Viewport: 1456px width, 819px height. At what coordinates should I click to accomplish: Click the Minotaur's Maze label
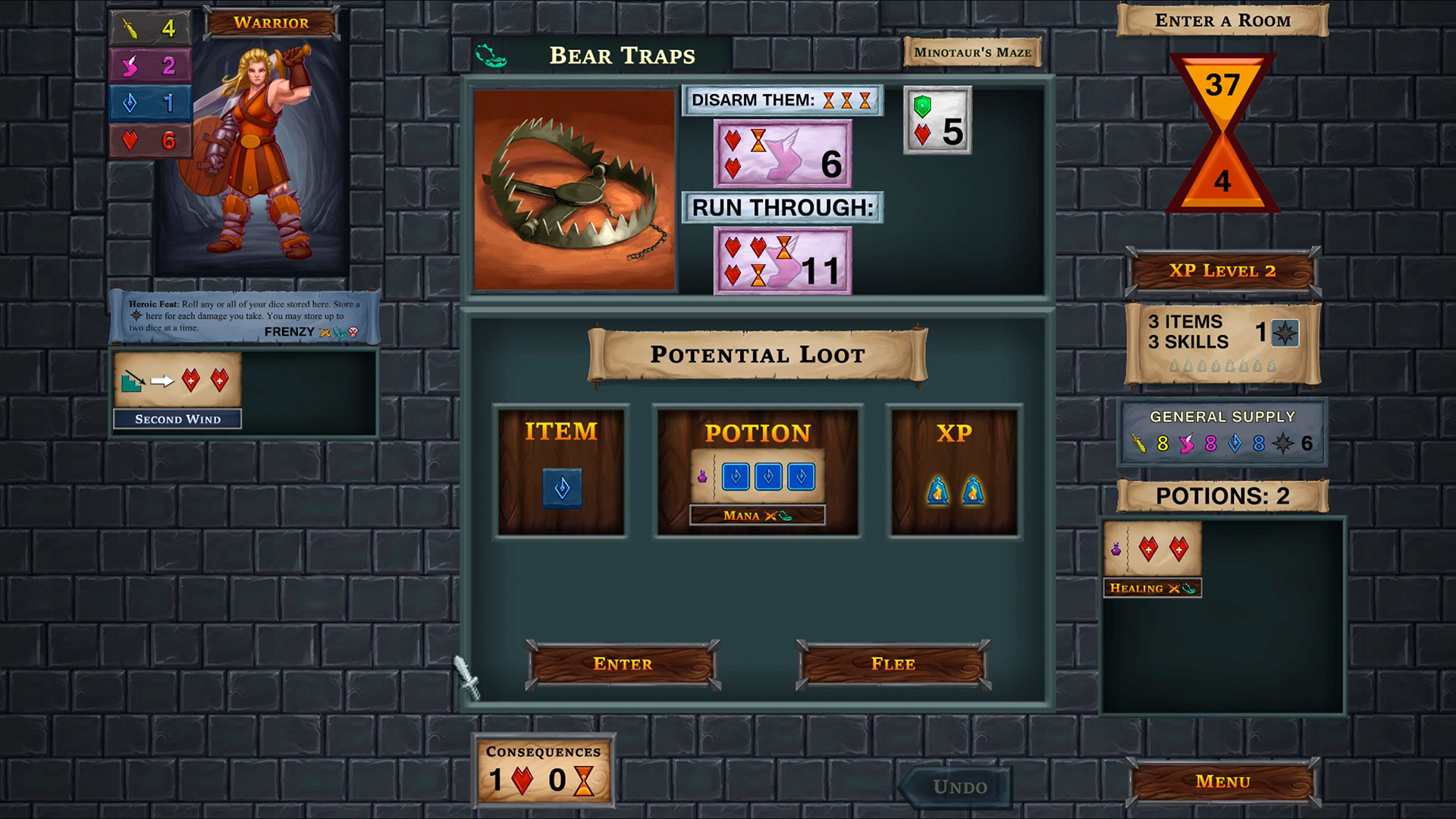(973, 53)
